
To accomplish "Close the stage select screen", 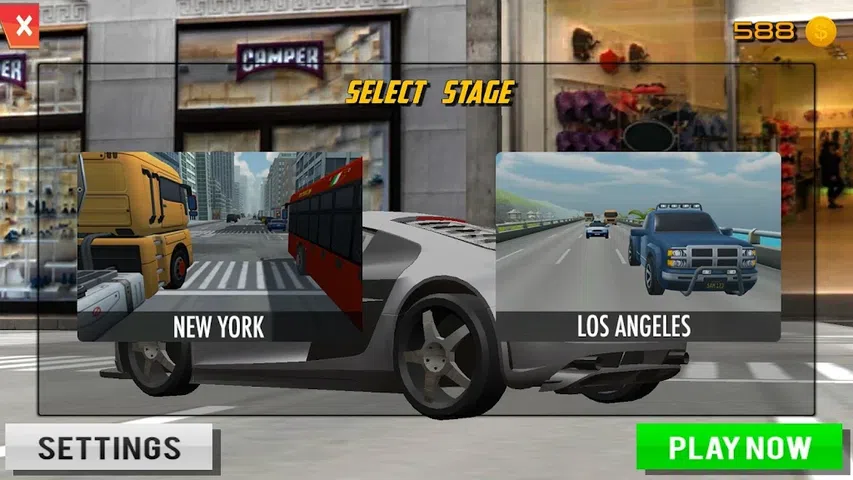I will (x=22, y=22).
